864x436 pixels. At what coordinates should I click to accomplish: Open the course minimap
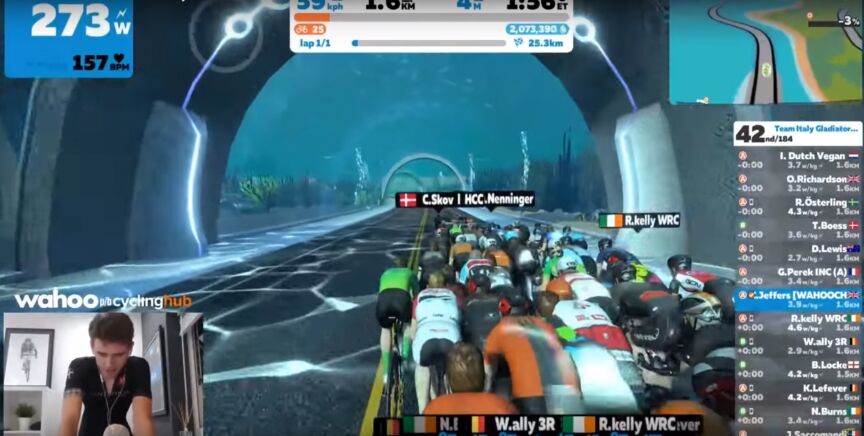765,52
